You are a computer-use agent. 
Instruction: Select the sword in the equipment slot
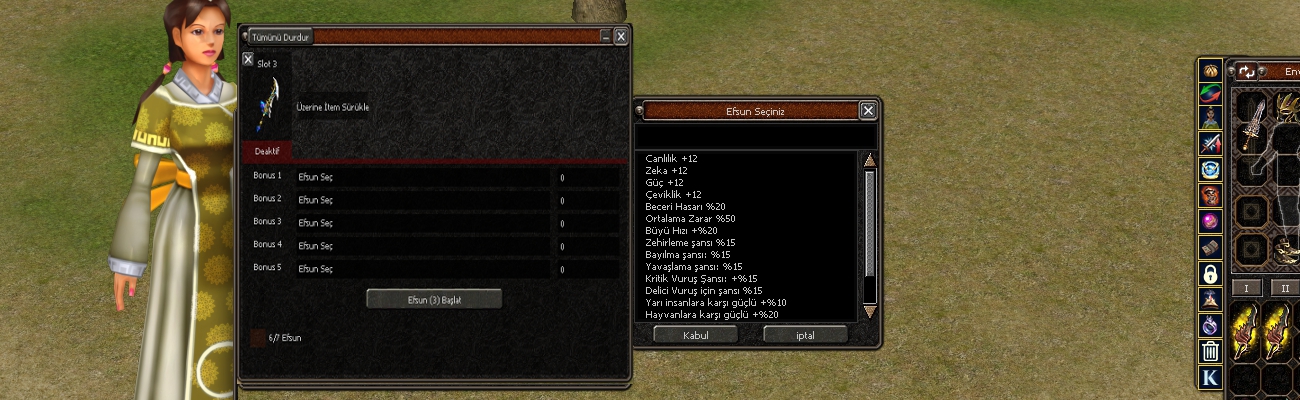point(1250,126)
